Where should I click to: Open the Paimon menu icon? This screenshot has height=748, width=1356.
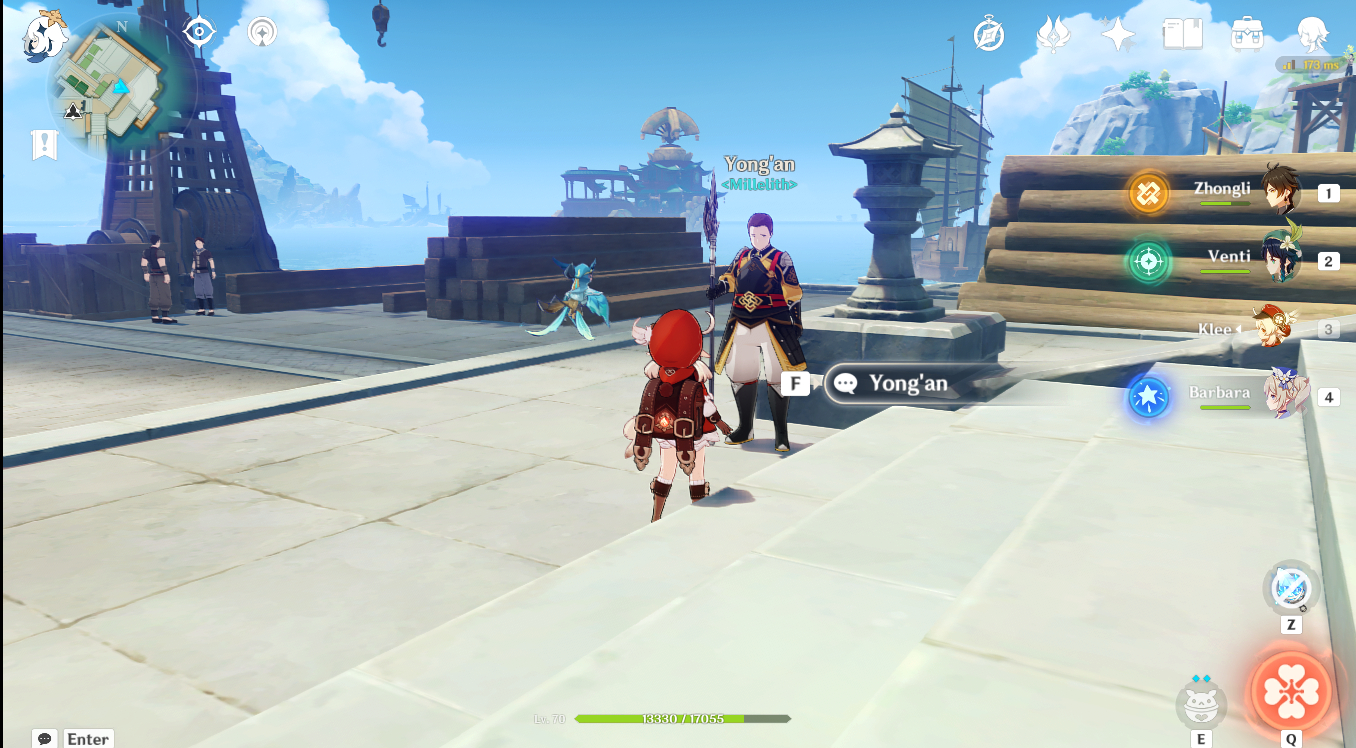coord(44,36)
